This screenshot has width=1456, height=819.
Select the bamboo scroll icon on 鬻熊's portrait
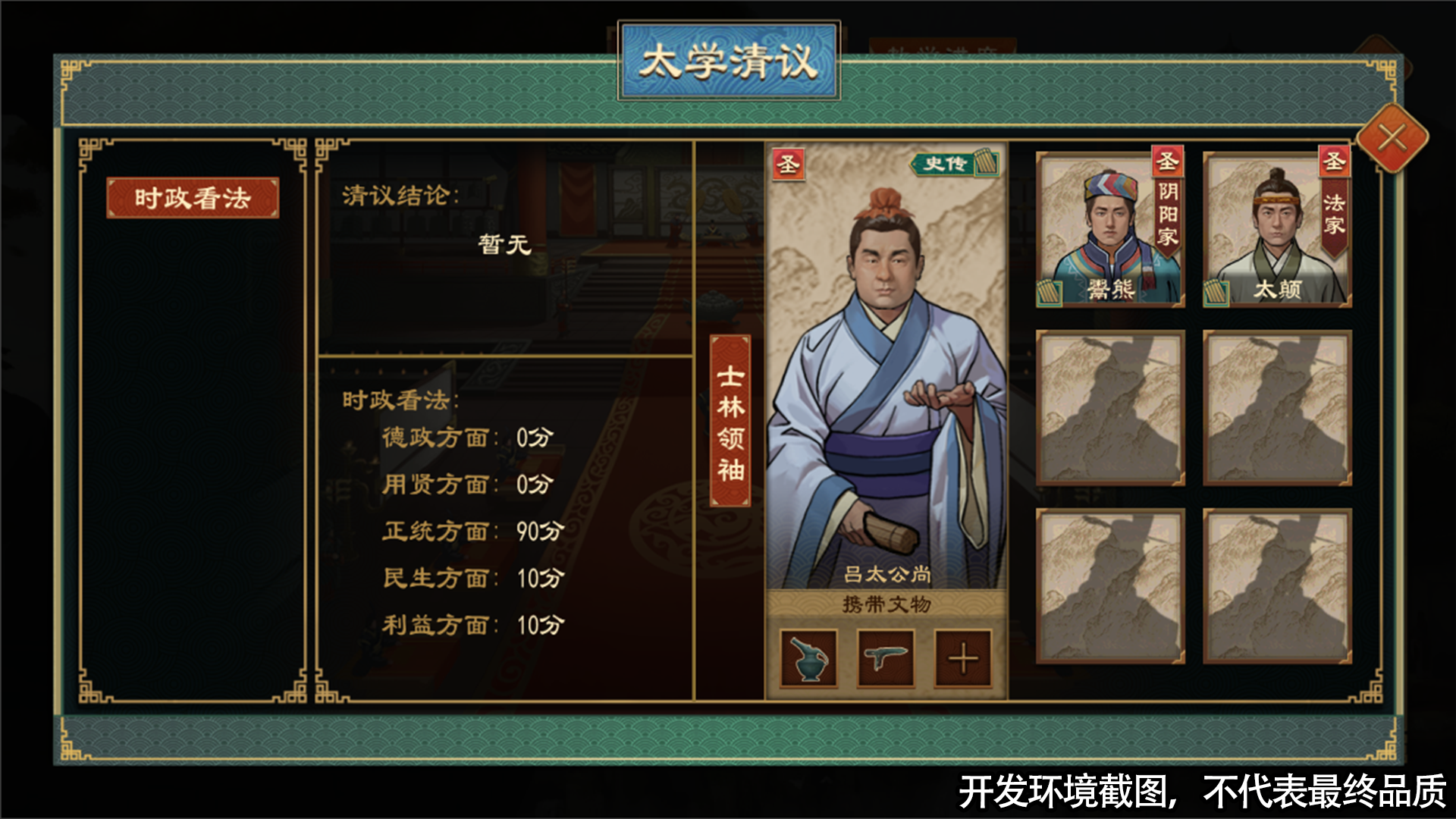point(1048,292)
